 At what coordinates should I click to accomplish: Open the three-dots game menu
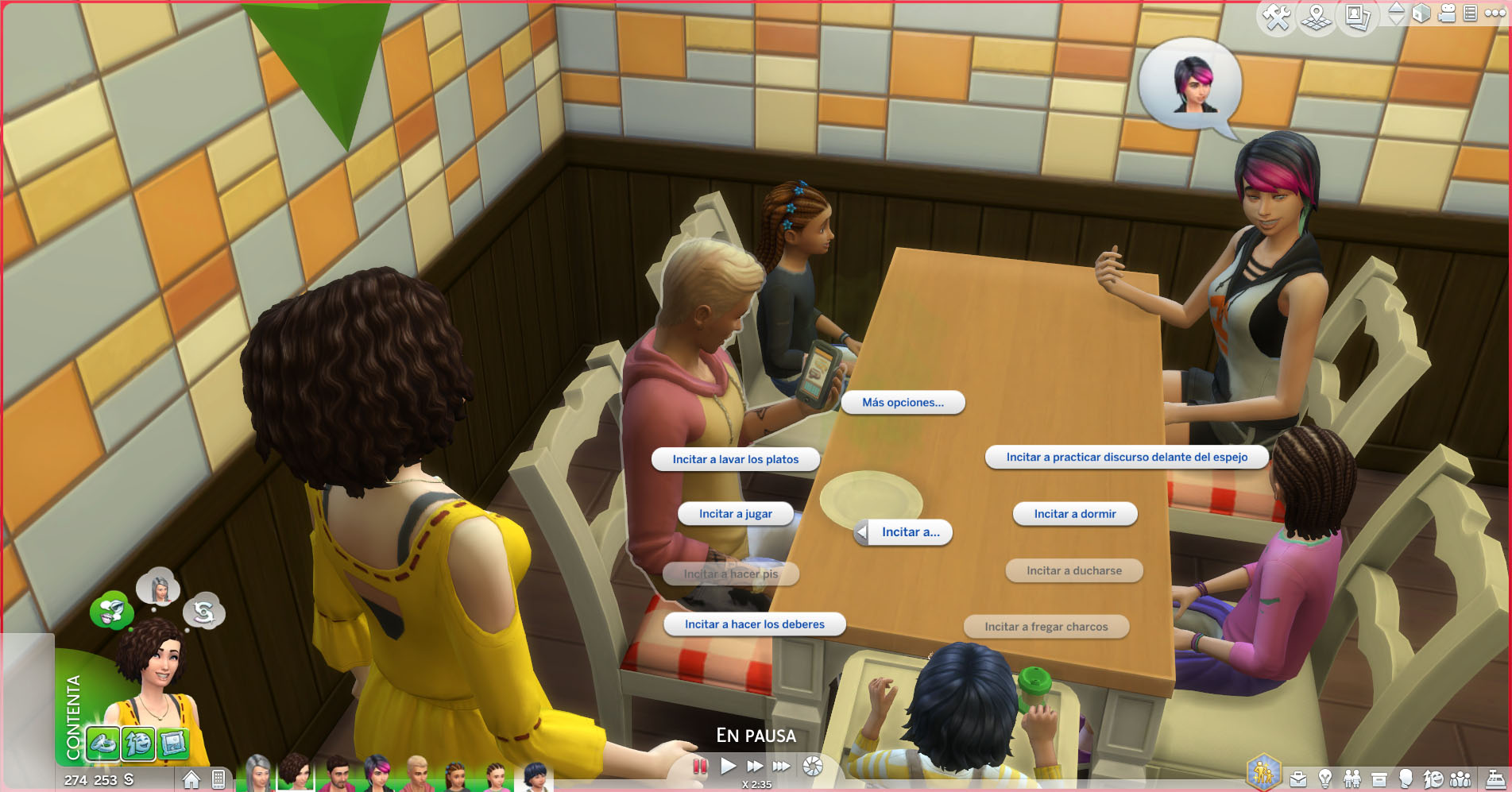[x=1495, y=13]
